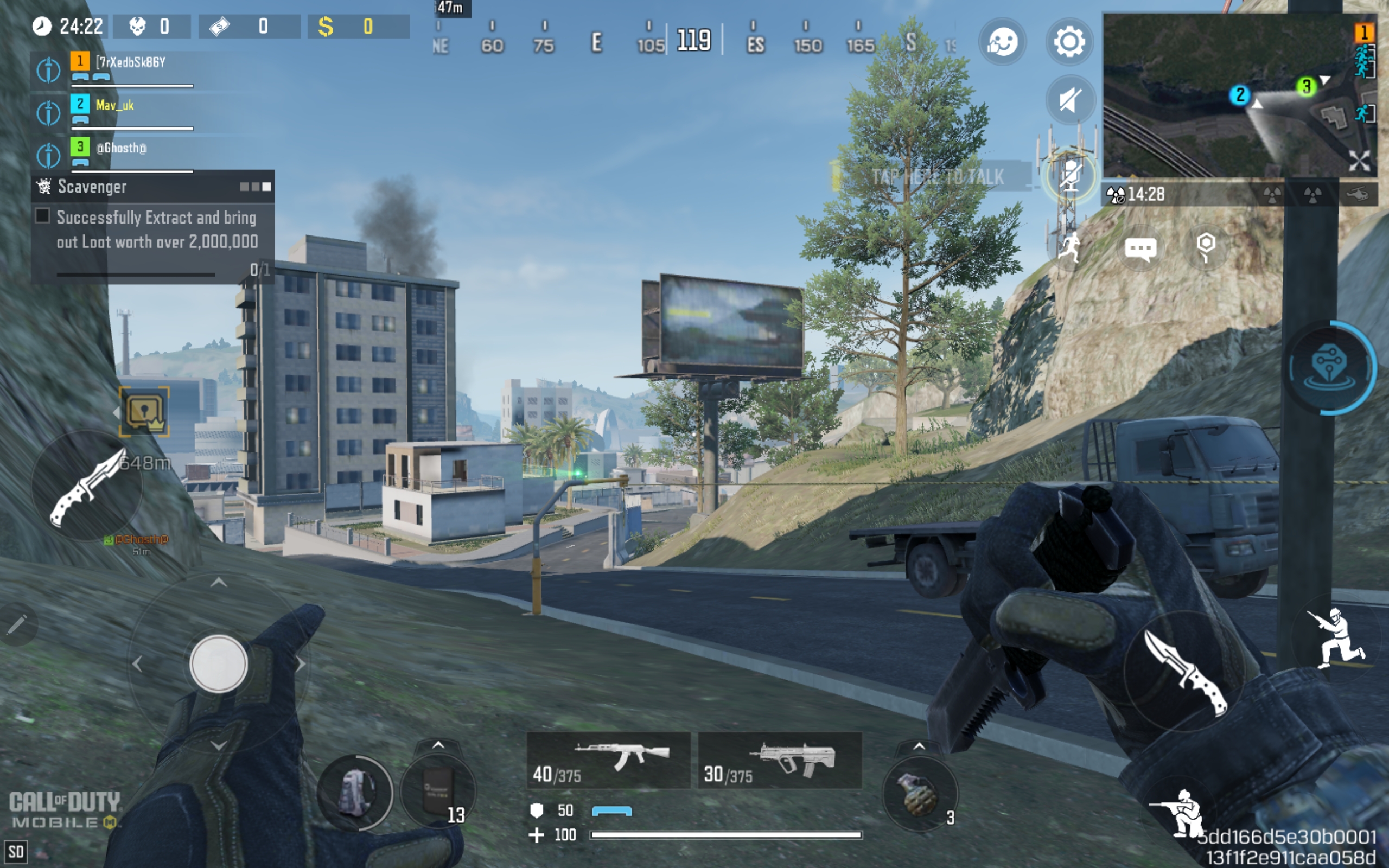This screenshot has height=868, width=1389.
Task: Place a map ping marker
Action: pyautogui.click(x=1206, y=247)
